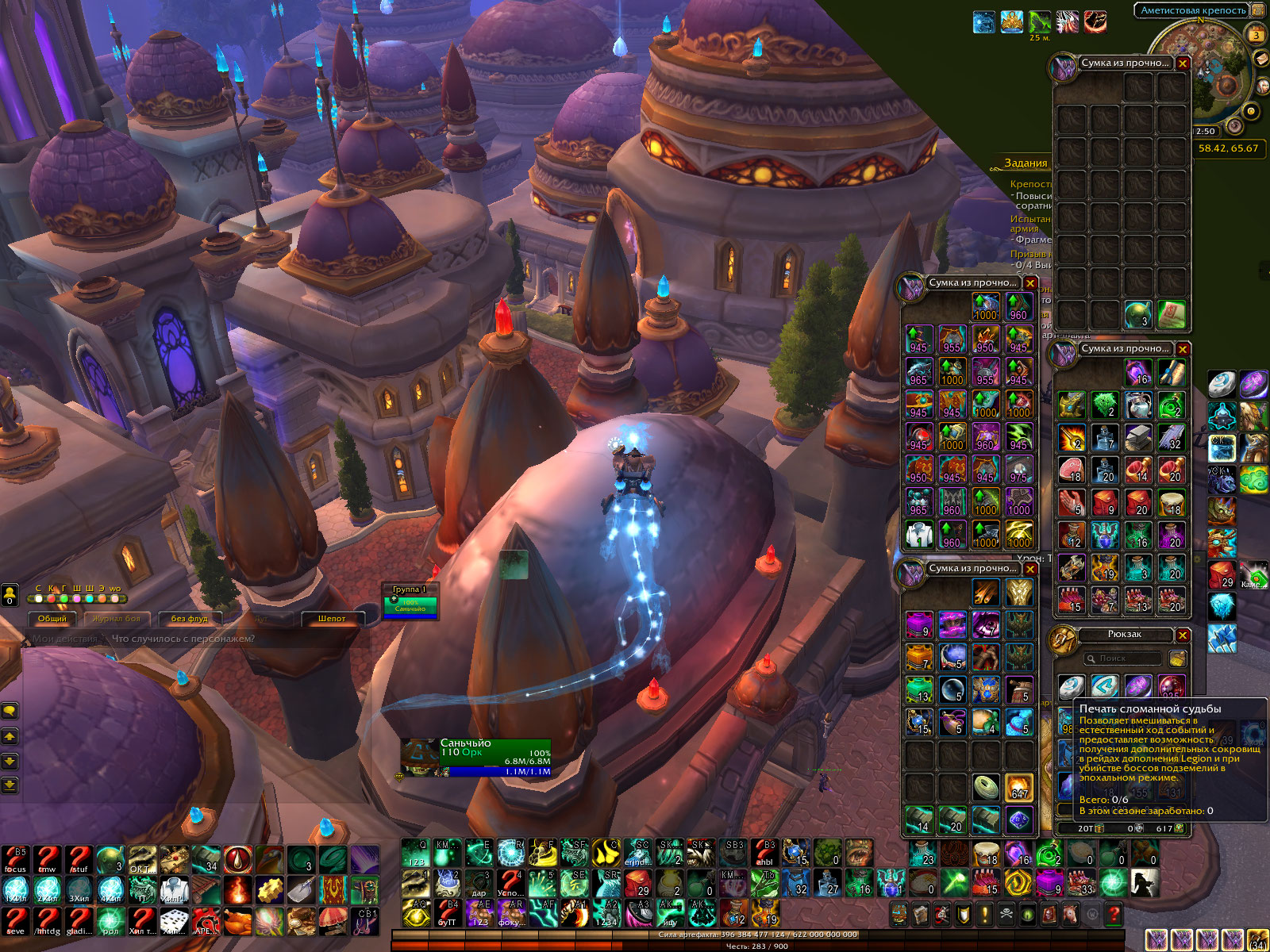Image resolution: width=1270 pixels, height=952 pixels.
Task: Expand the Задания quest tracker header
Action: click(x=1026, y=163)
